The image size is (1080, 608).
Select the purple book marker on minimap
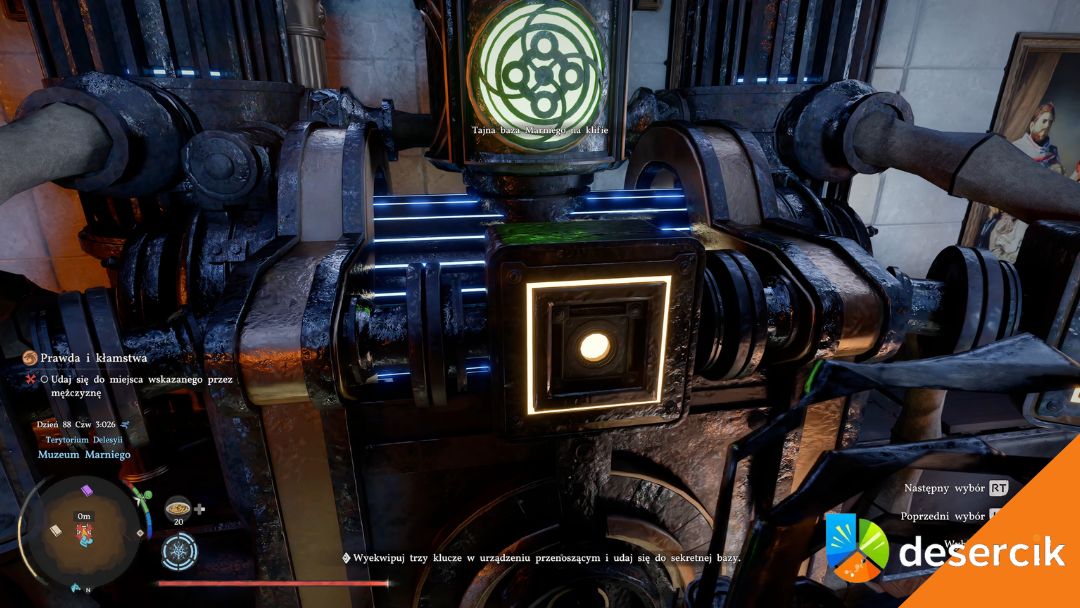coord(87,491)
